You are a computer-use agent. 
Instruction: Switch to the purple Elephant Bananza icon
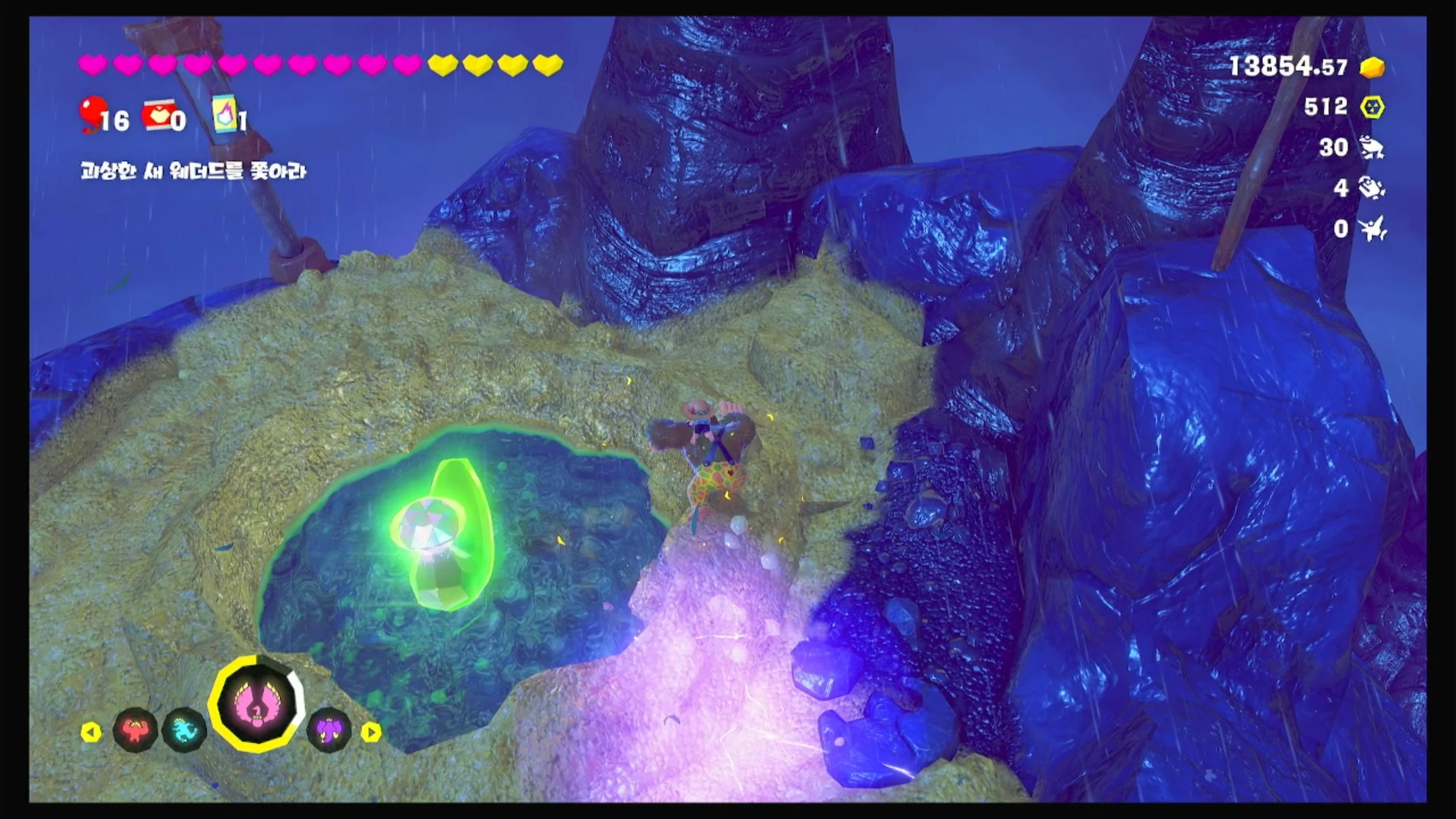[329, 730]
